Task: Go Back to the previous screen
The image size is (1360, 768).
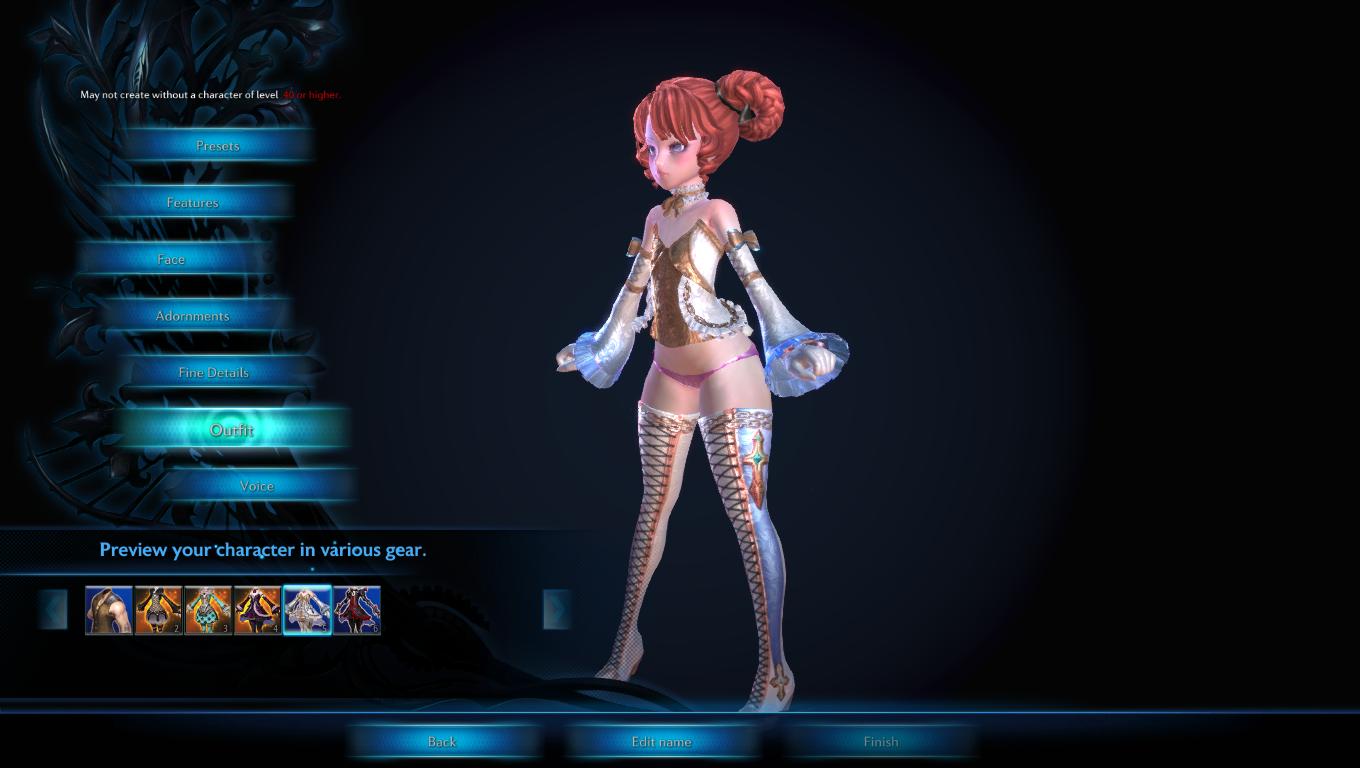Action: pos(442,742)
